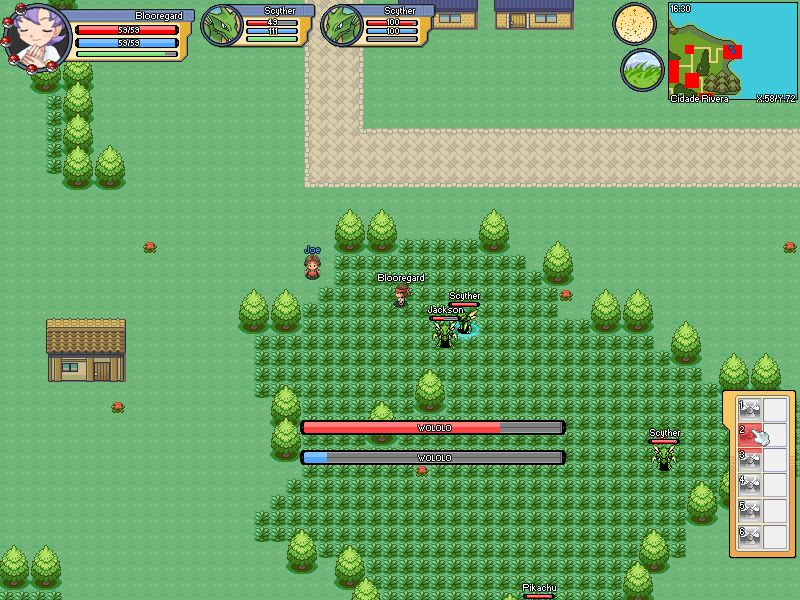Image resolution: width=800 pixels, height=600 pixels.
Task: Select hotbar slot number 1
Action: point(750,410)
